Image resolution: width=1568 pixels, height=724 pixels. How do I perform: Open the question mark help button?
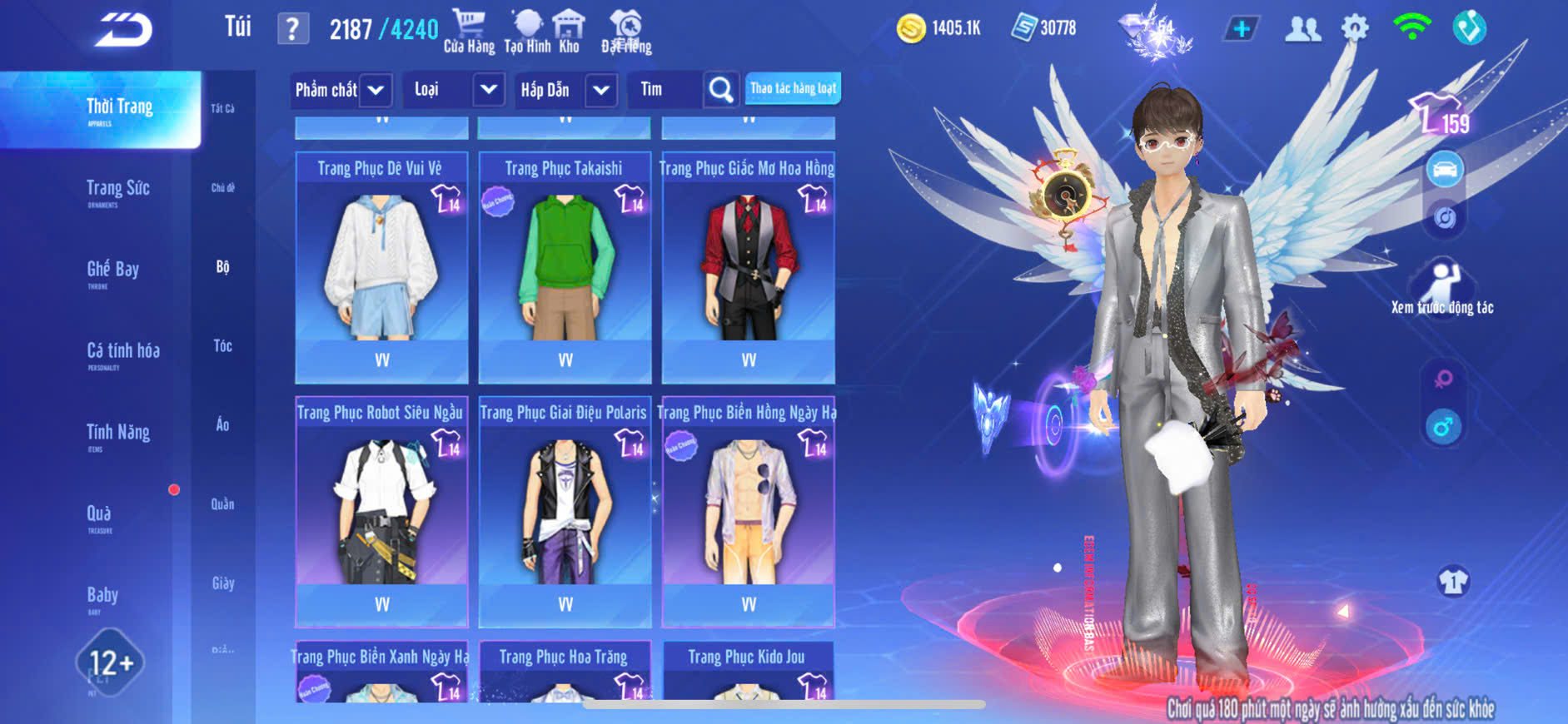point(292,29)
